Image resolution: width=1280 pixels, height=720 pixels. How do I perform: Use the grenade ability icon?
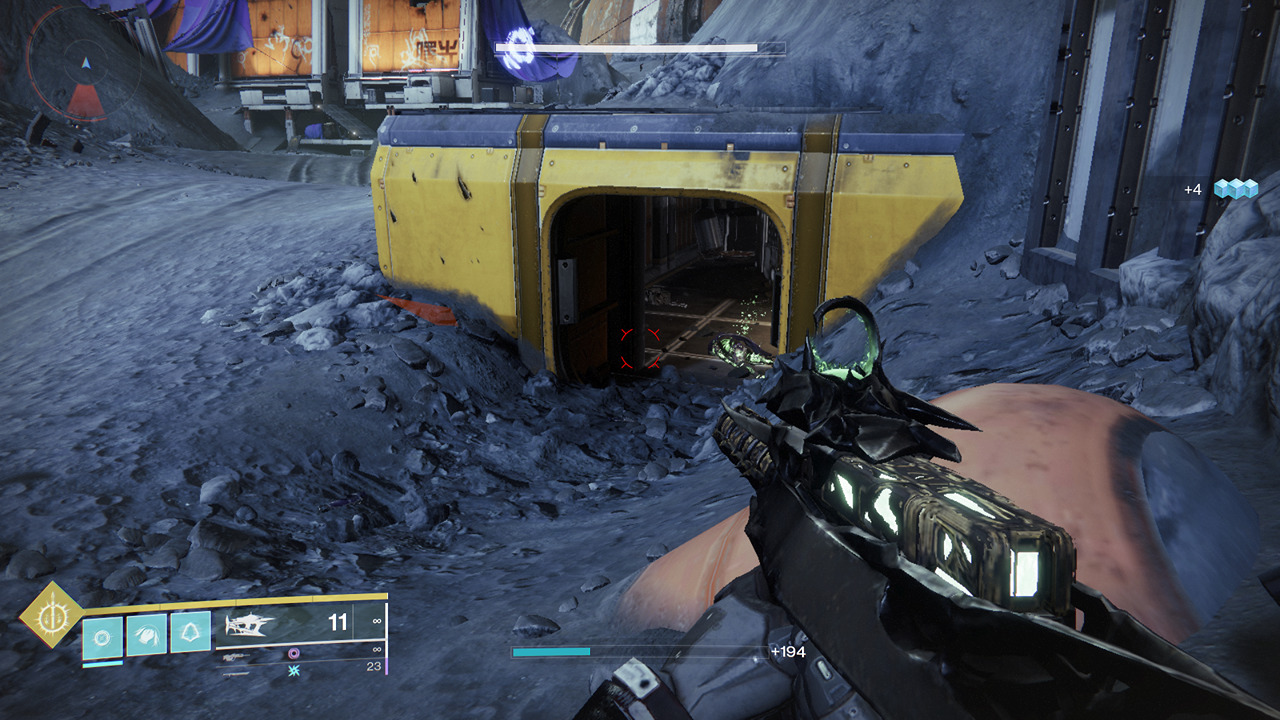point(103,636)
